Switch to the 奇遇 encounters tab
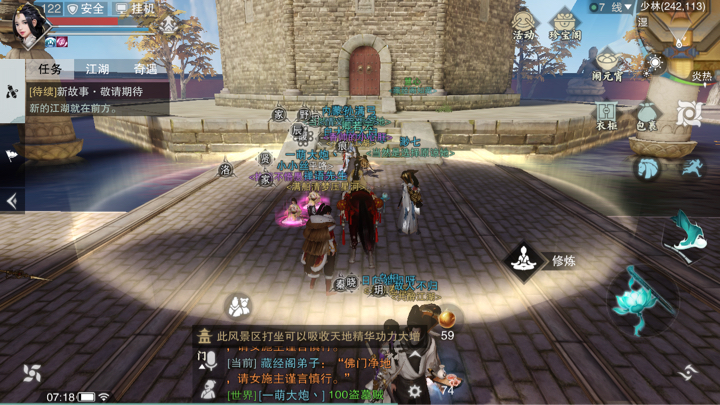The height and width of the screenshot is (405, 720). coord(146,69)
